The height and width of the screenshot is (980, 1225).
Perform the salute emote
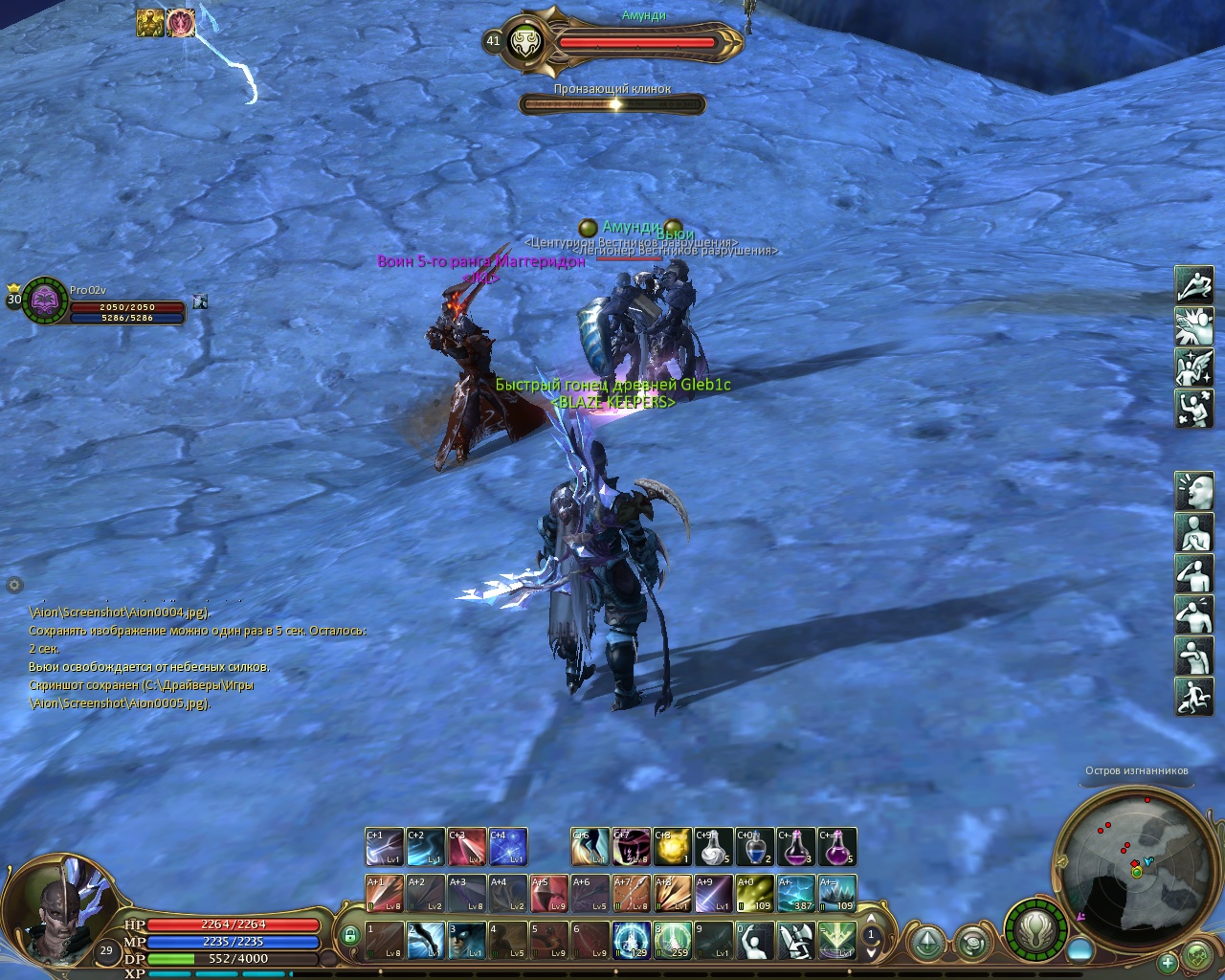click(1193, 572)
